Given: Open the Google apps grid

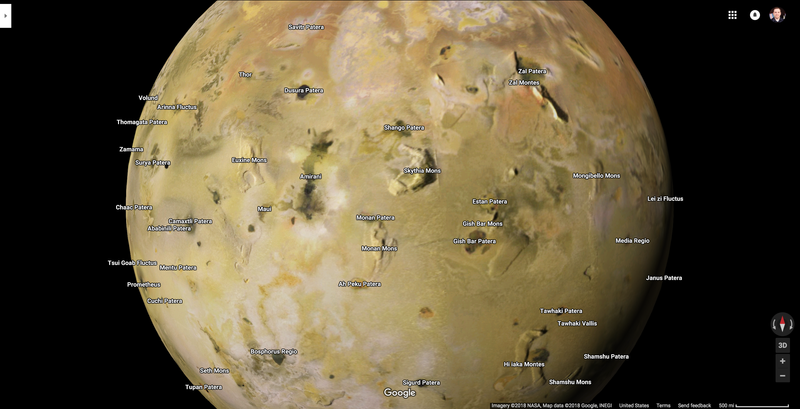Looking at the screenshot, I should (732, 15).
